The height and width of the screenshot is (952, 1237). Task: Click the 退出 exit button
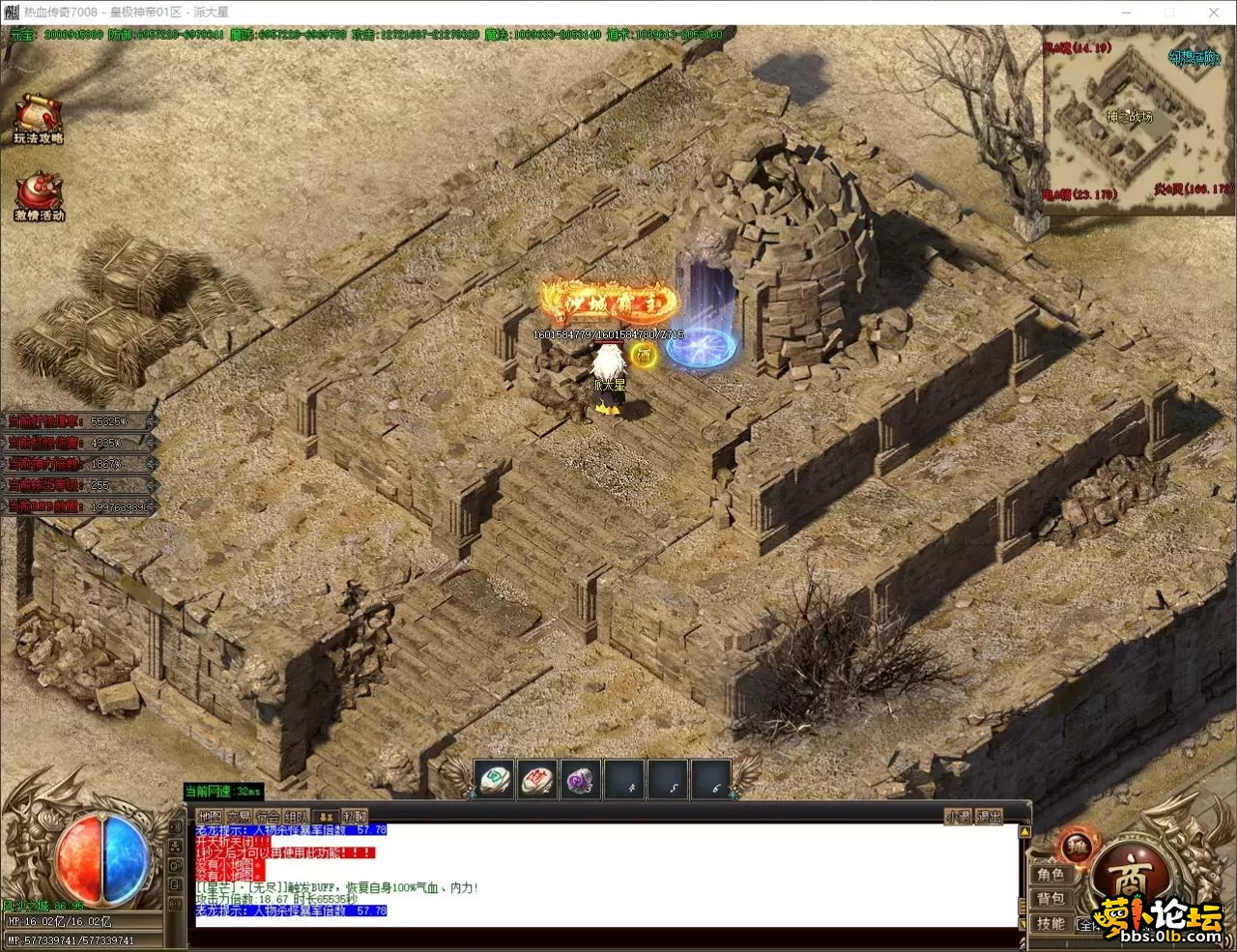pos(989,817)
